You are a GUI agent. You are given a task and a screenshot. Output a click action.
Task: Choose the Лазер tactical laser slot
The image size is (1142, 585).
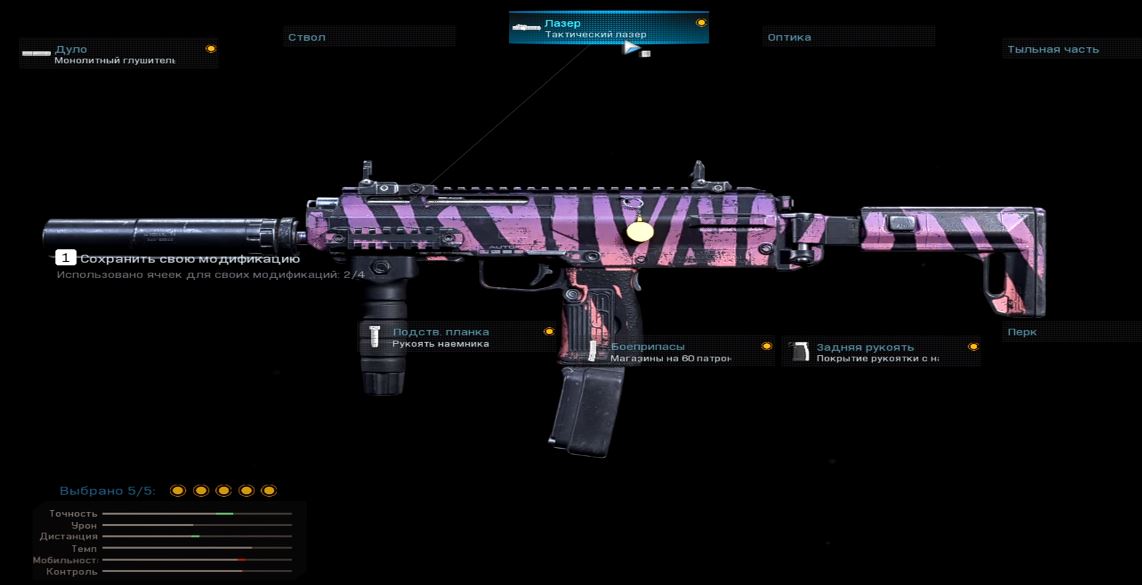608,29
